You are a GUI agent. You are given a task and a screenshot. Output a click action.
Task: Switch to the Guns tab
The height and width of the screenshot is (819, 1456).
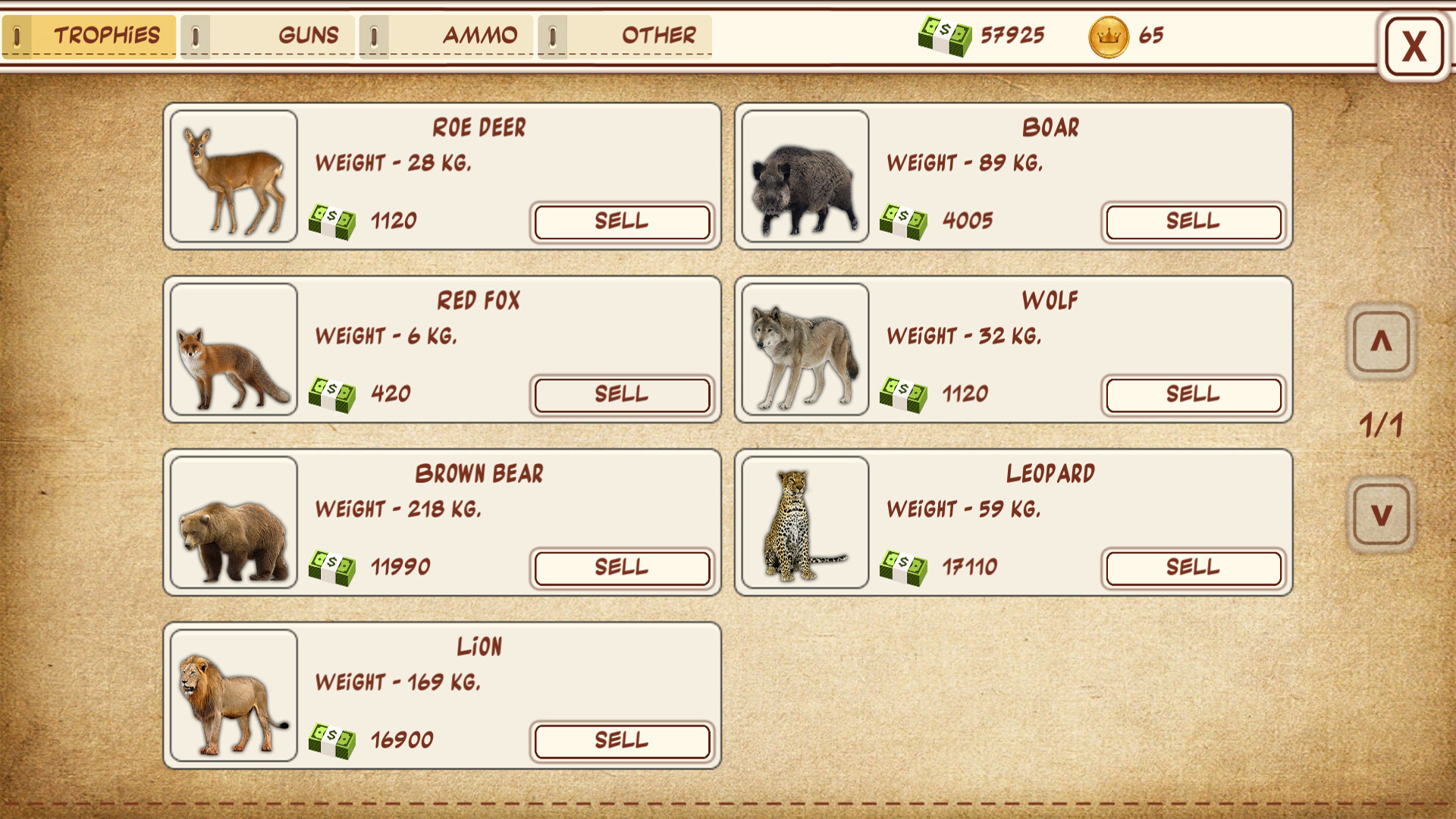309,34
